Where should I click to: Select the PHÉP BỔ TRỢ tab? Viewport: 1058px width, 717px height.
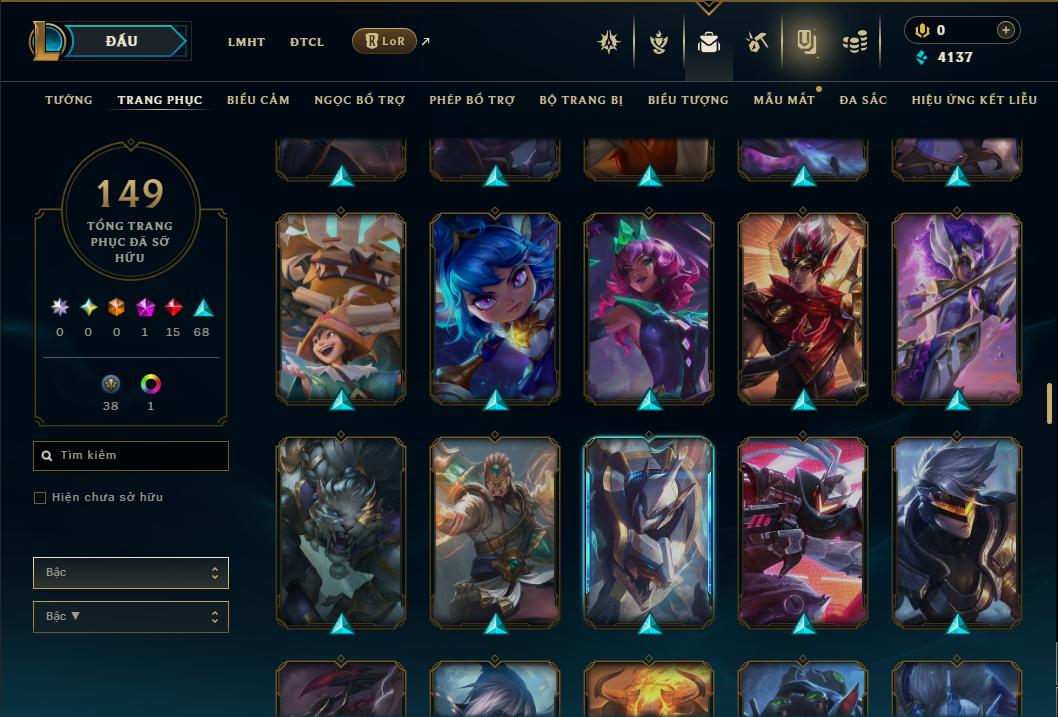coord(472,100)
